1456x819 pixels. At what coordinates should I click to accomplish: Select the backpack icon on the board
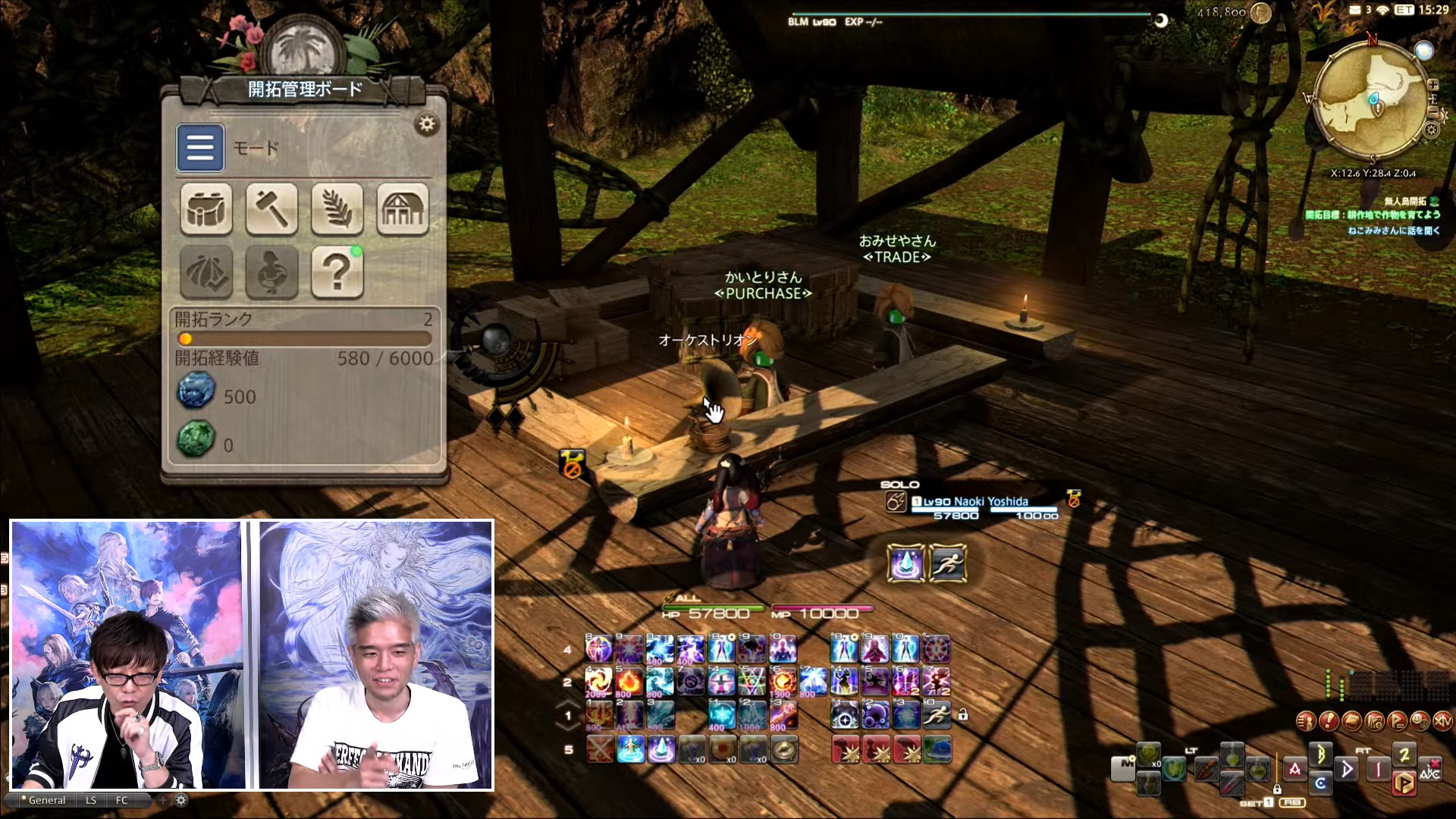click(206, 209)
